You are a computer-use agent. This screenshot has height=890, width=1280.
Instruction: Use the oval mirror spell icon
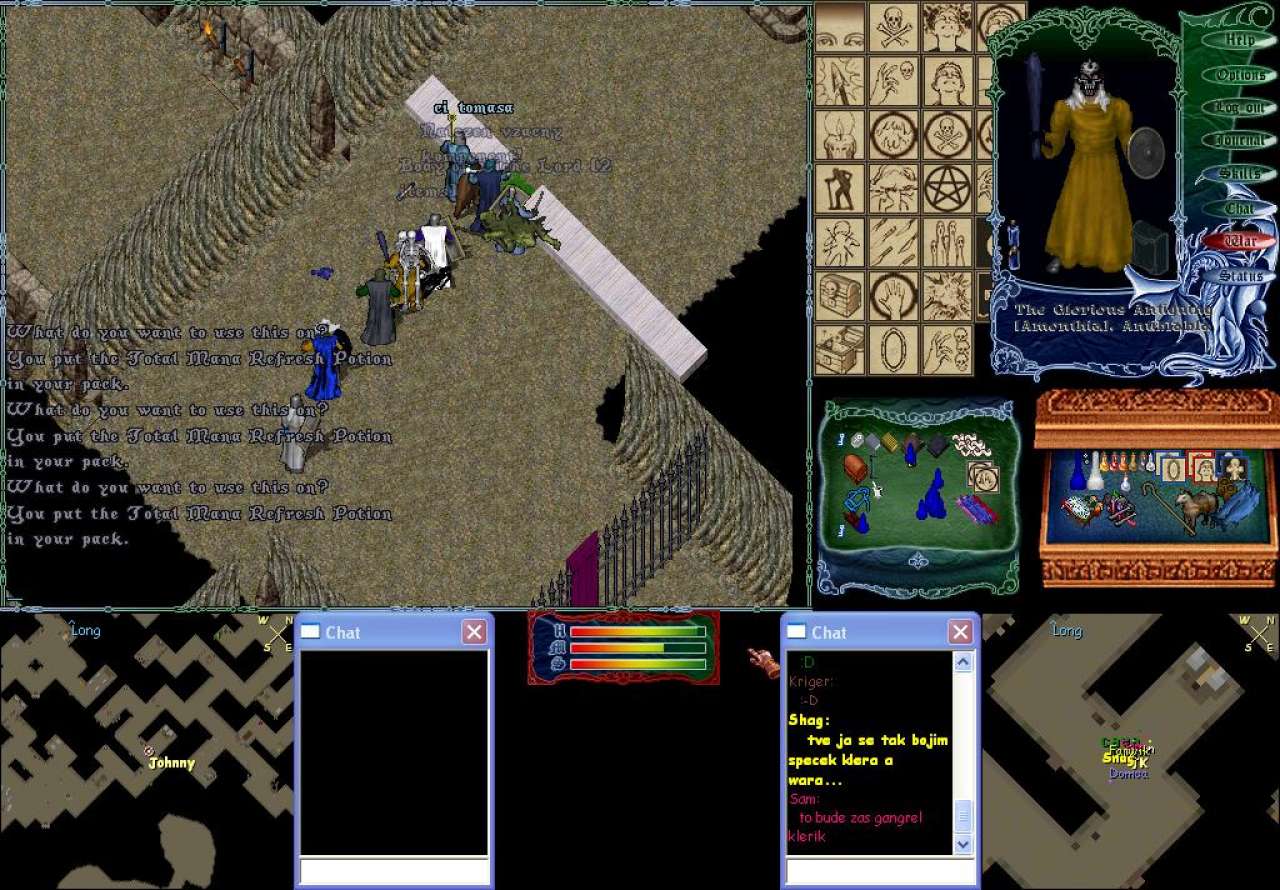point(893,350)
